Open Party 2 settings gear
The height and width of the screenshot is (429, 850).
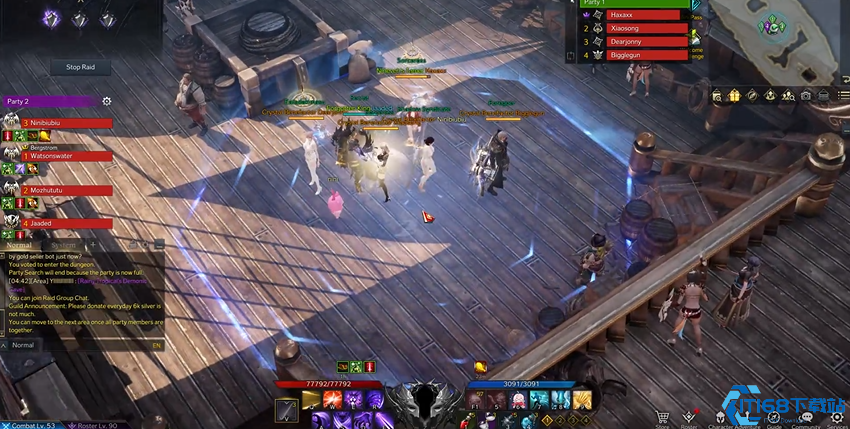[x=107, y=101]
